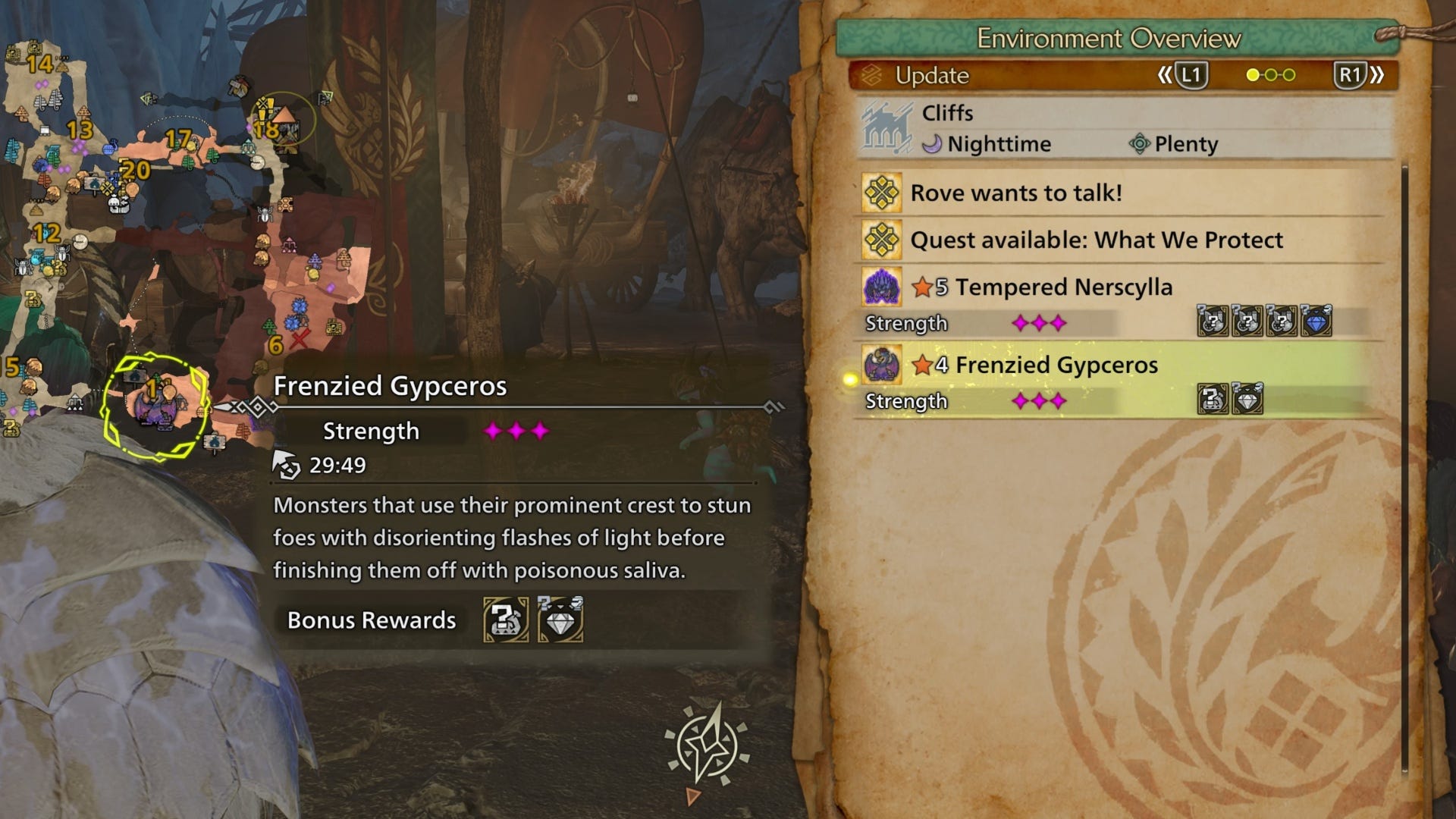Inspect the question-mark bonus reward in tooltip
Viewport: 1456px width, 819px height.
[x=506, y=620]
